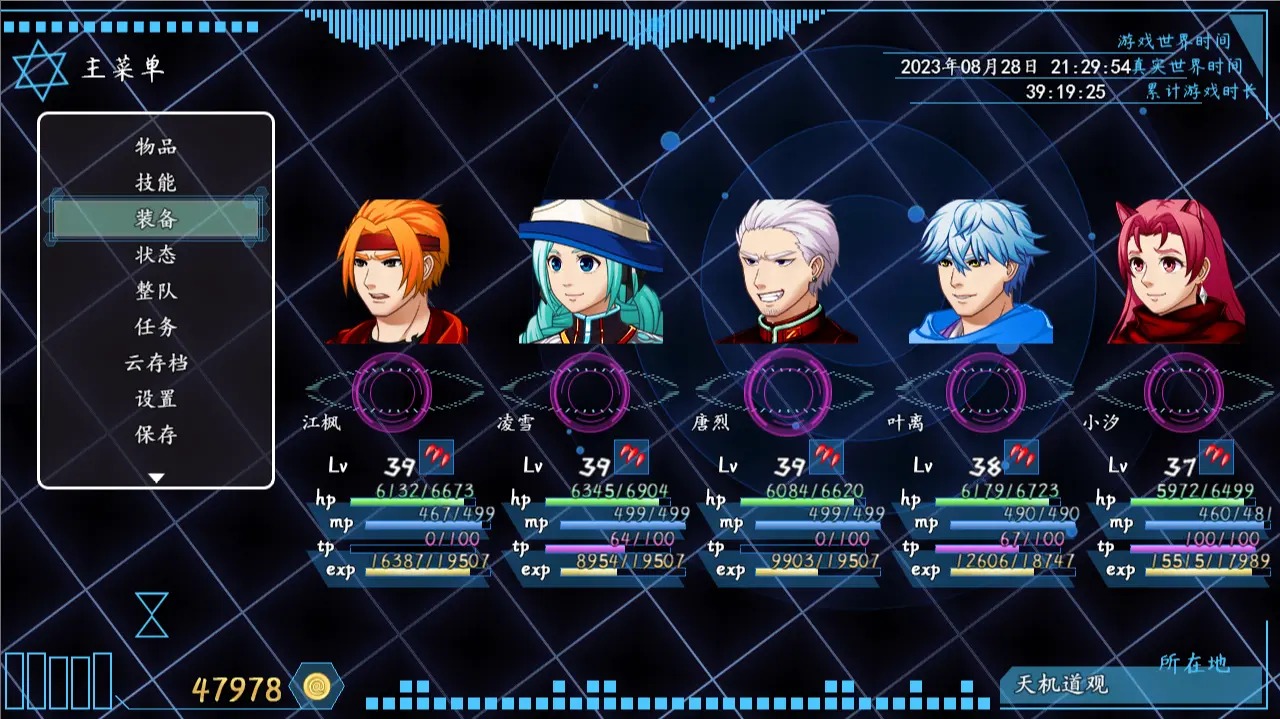Open the 状态 status screen

[156, 254]
